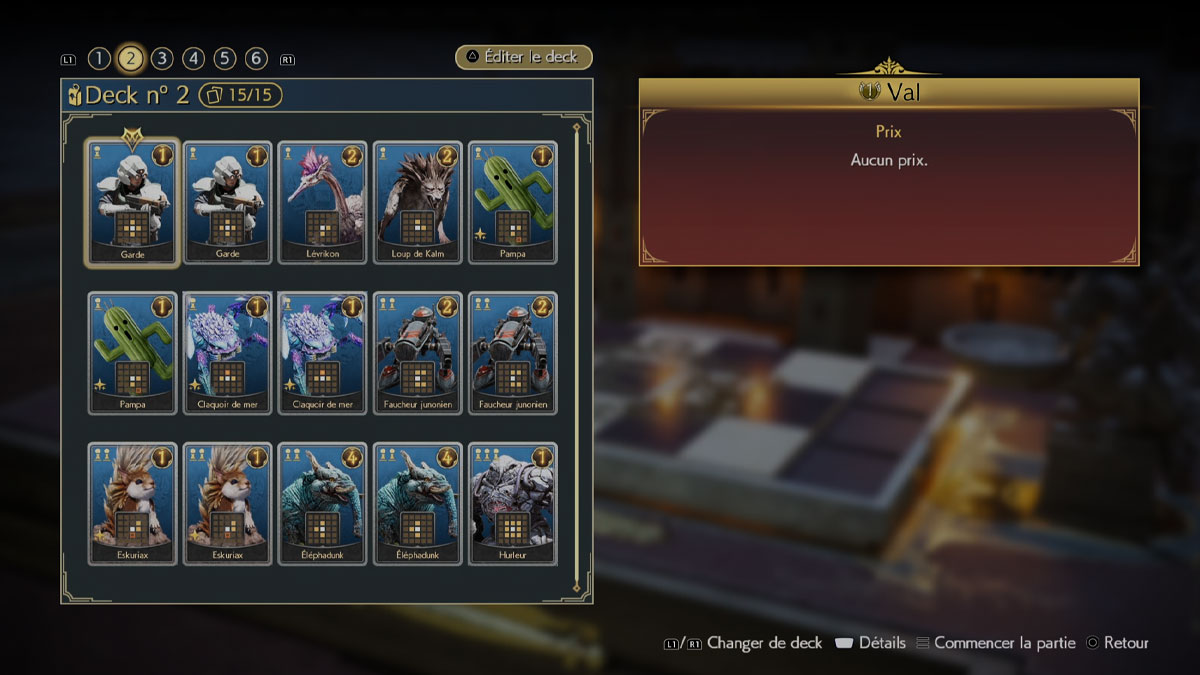Open the Éditer le deck button
This screenshot has height=675, width=1200.
click(x=524, y=57)
